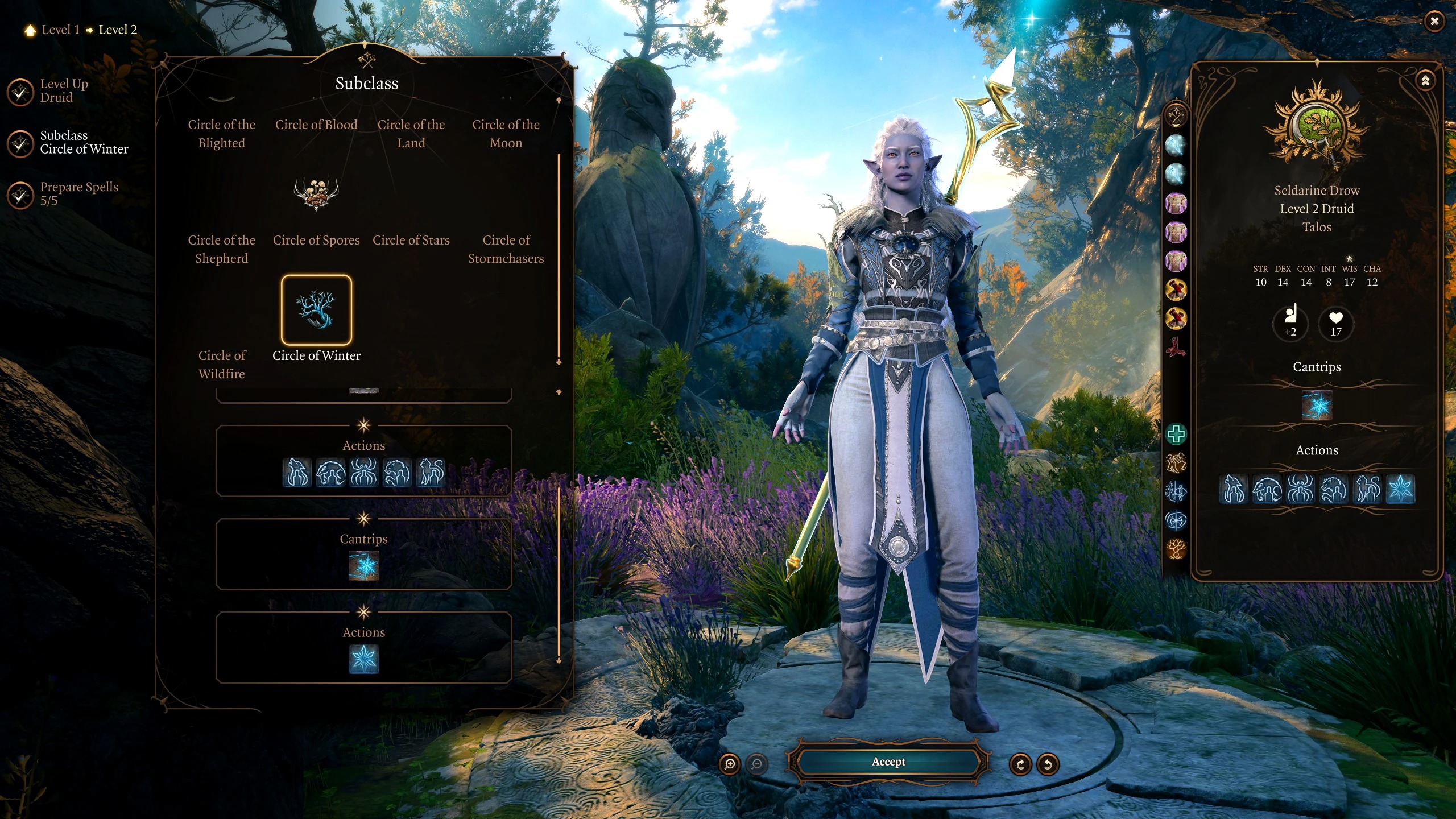Choose Circle of Wildfire subclass
The width and height of the screenshot is (1456, 819).
221,365
